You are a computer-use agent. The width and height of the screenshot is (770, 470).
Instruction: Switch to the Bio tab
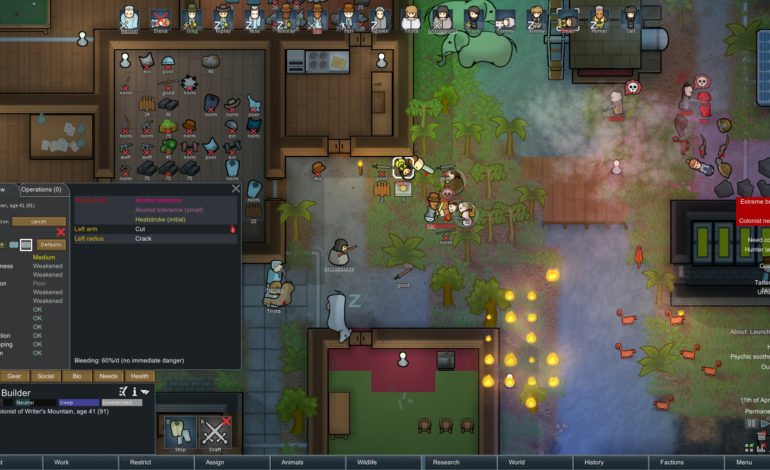tap(76, 376)
